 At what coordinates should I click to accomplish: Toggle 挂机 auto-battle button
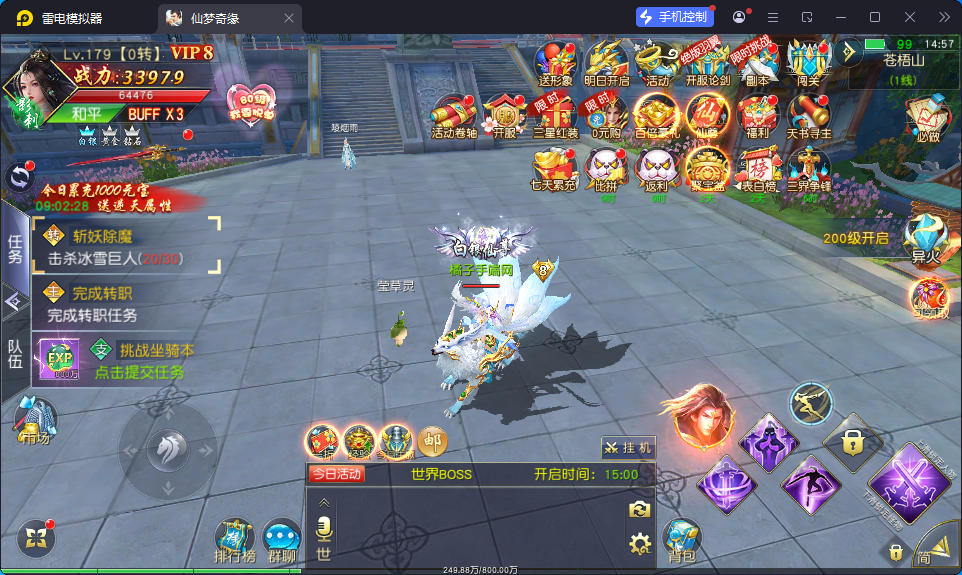click(x=629, y=448)
